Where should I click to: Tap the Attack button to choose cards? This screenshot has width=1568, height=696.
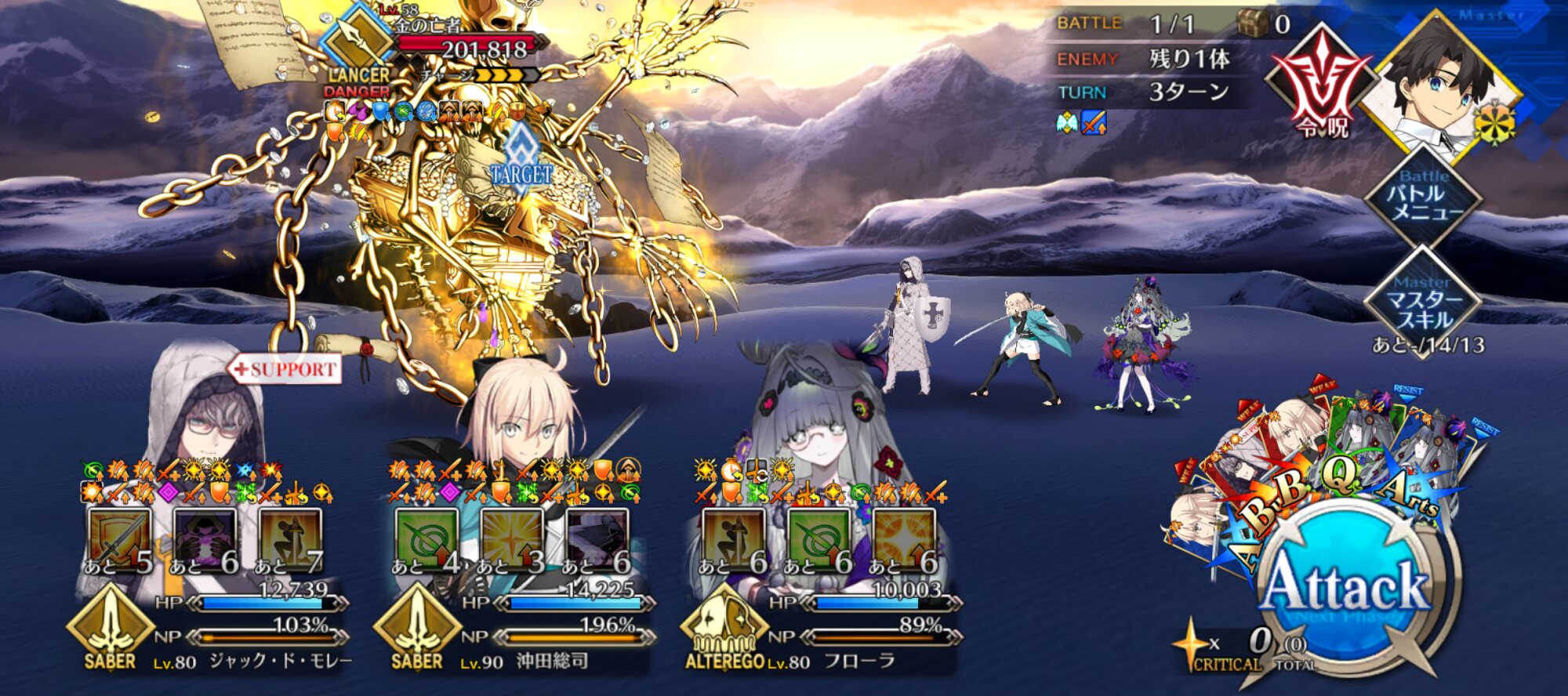1347,588
